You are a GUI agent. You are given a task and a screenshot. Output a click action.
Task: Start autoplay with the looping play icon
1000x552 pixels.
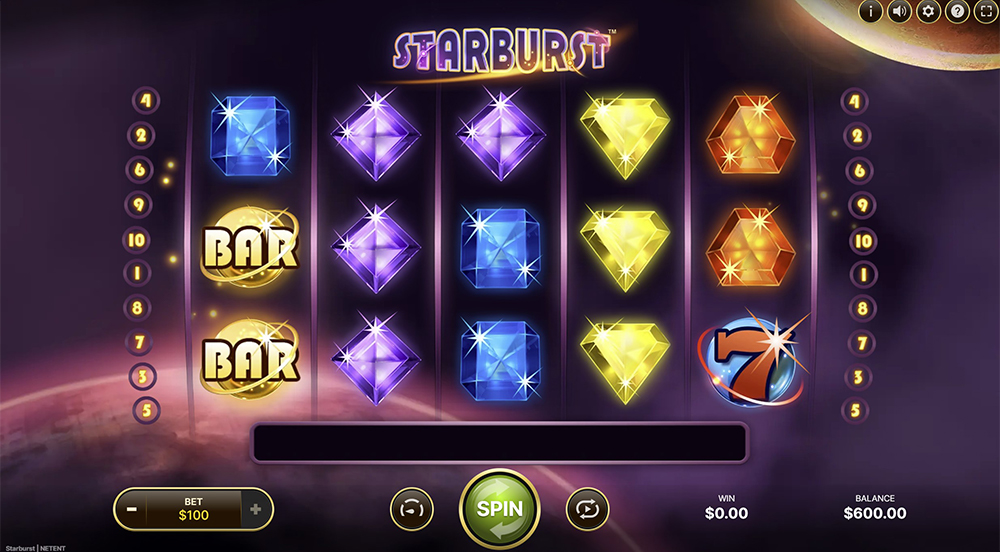click(x=587, y=509)
